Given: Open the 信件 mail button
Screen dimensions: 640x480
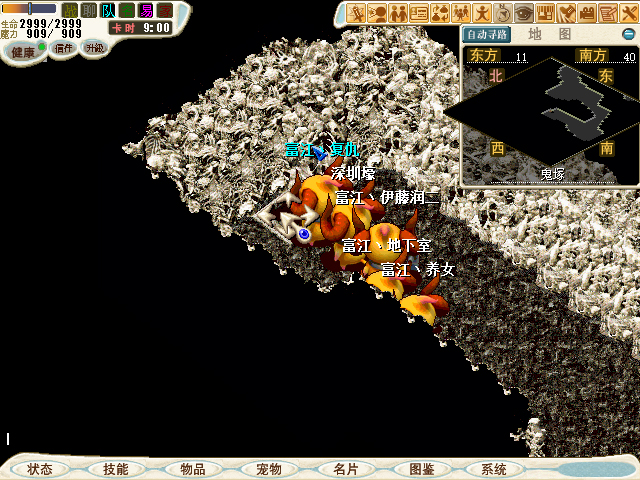Looking at the screenshot, I should [x=64, y=48].
